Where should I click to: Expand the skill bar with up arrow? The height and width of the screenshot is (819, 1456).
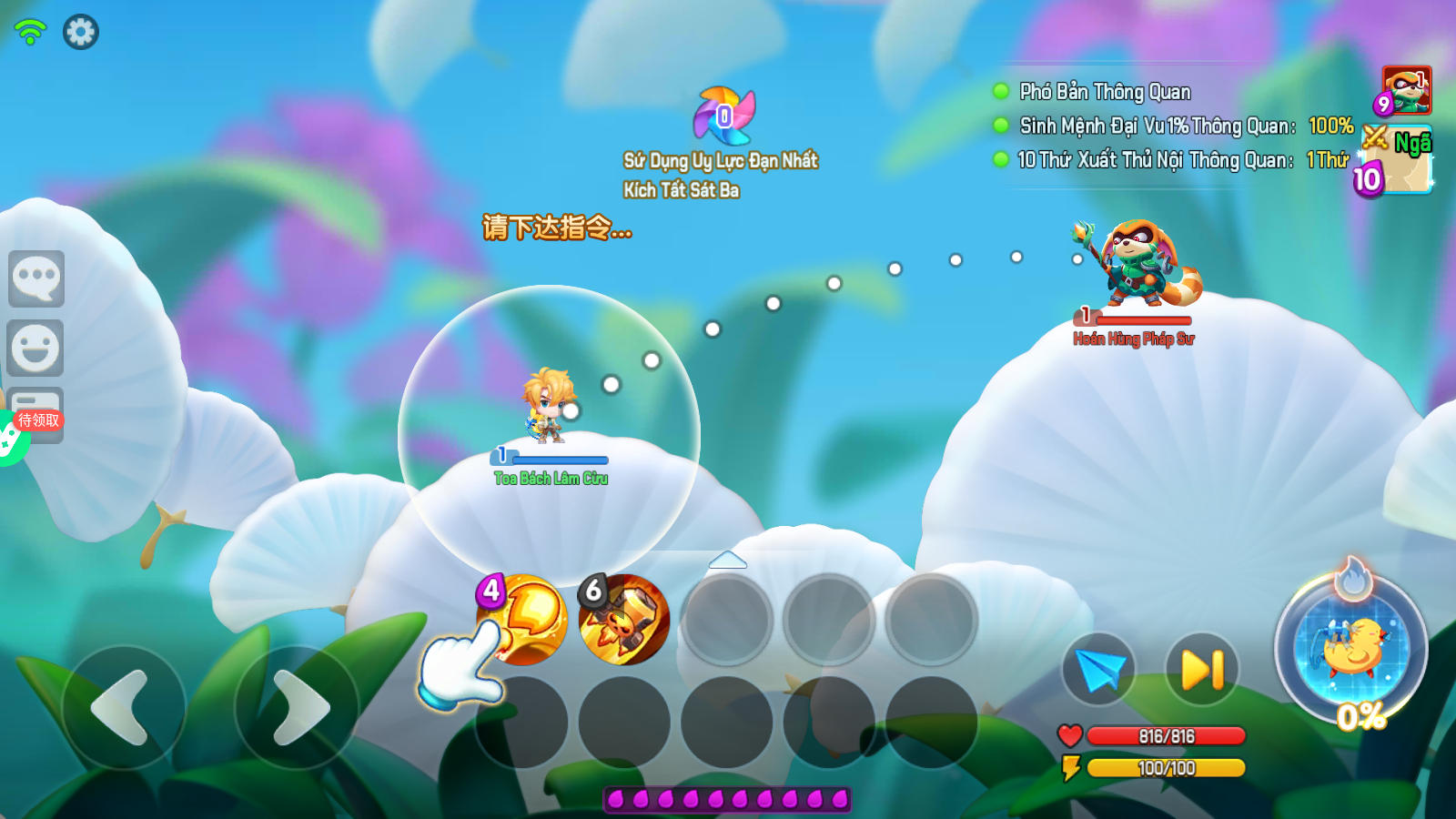point(727,560)
